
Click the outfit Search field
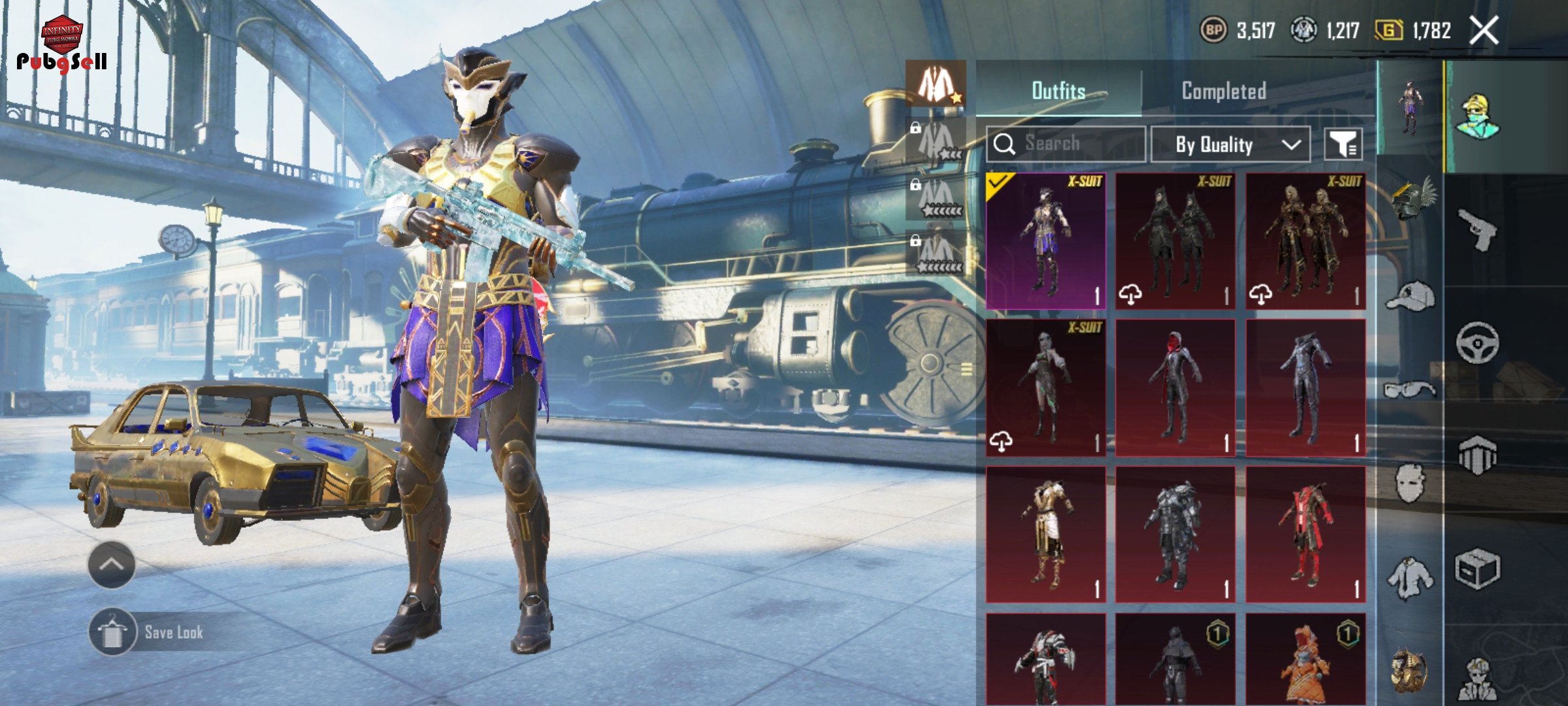(1066, 144)
